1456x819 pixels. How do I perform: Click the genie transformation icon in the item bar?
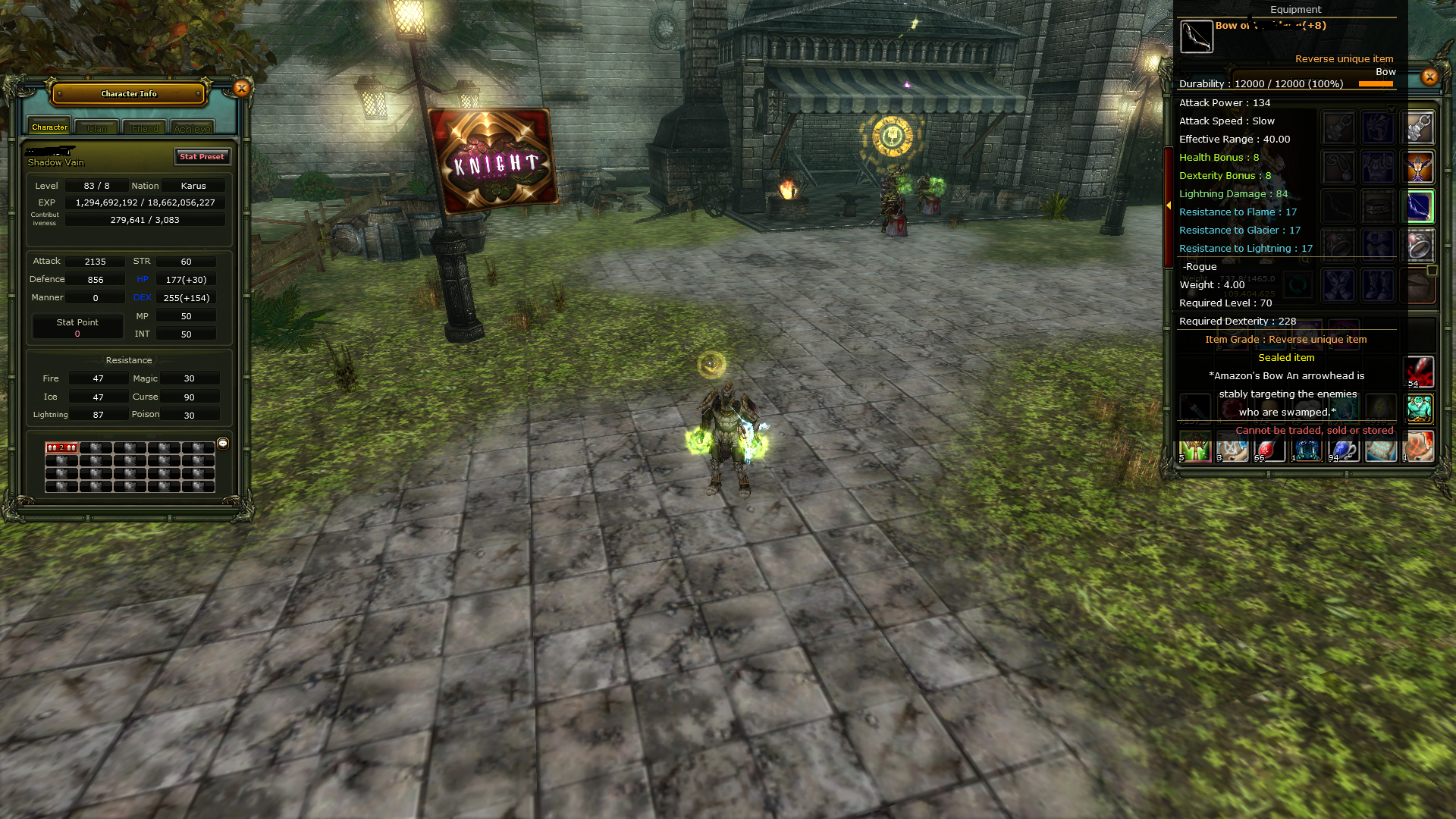tap(1419, 409)
